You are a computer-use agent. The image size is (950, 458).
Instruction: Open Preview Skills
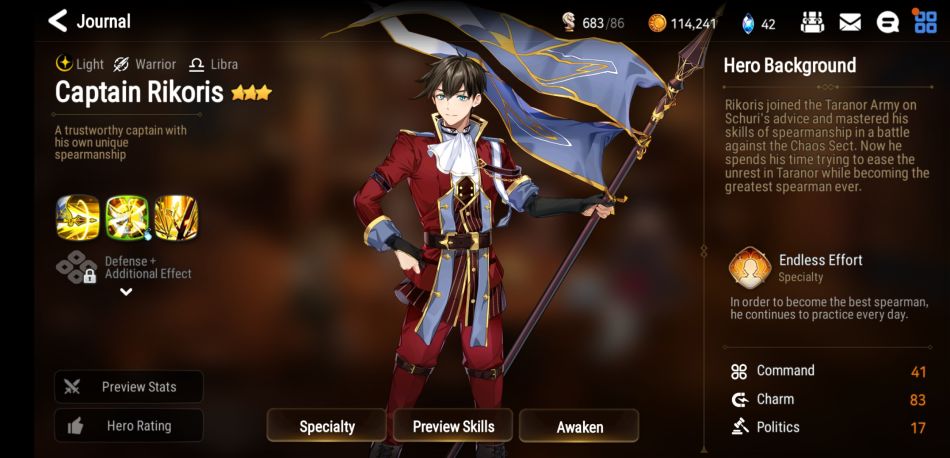[453, 426]
